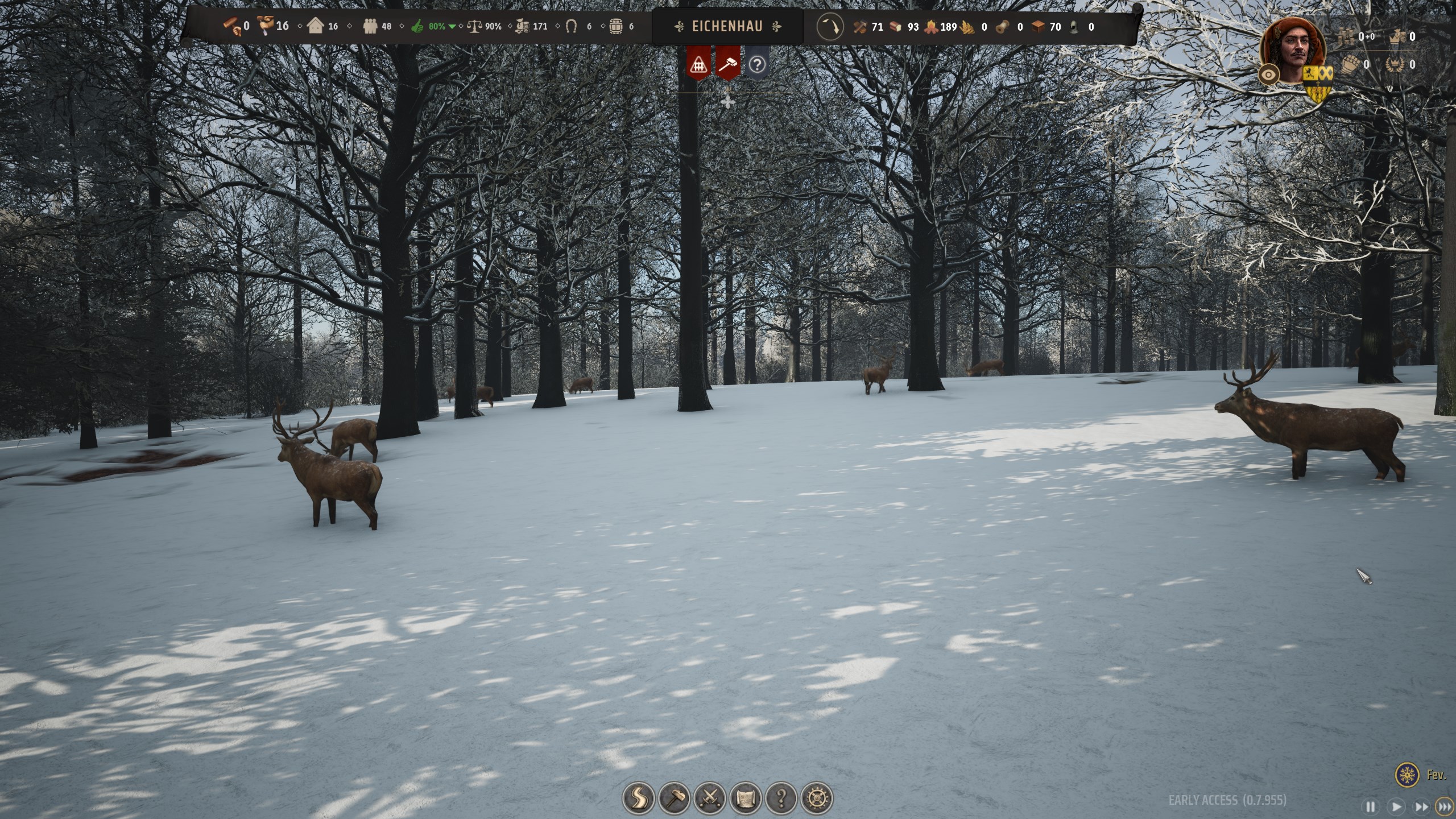
Task: Open the construction menu via the hammer icon
Action: coord(676,797)
